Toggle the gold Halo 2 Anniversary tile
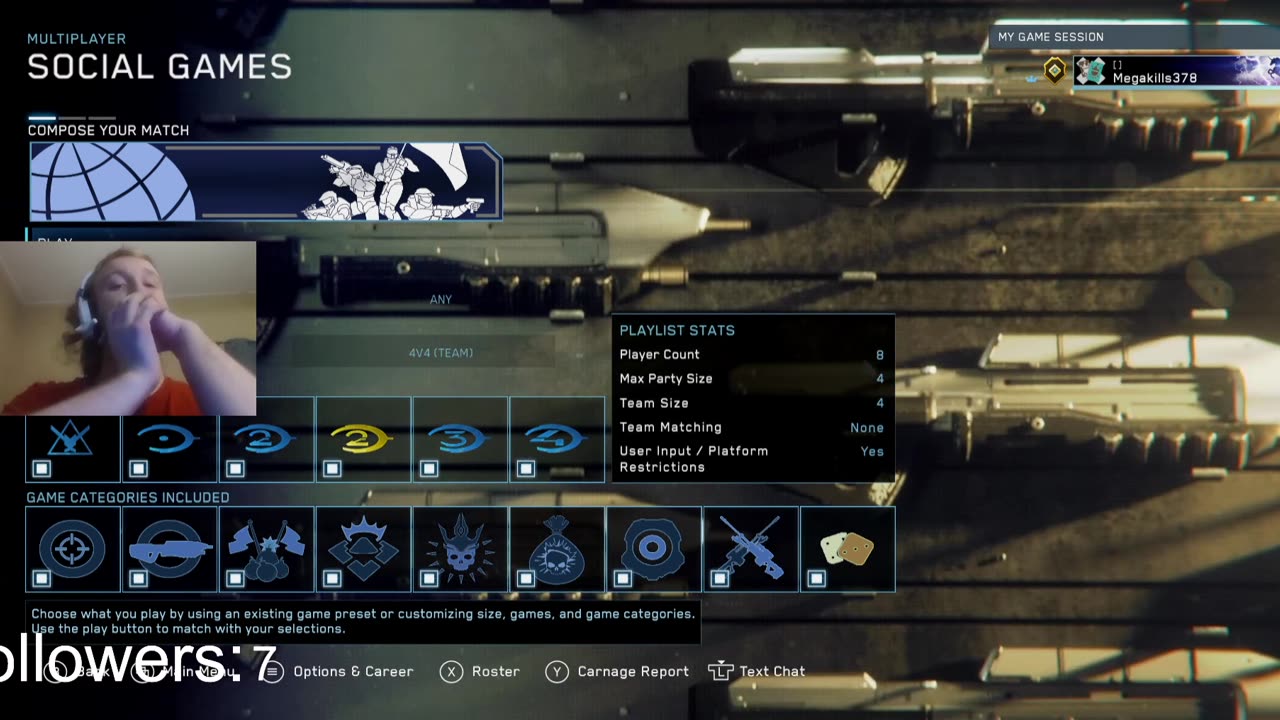This screenshot has width=1280, height=720. pyautogui.click(x=362, y=440)
